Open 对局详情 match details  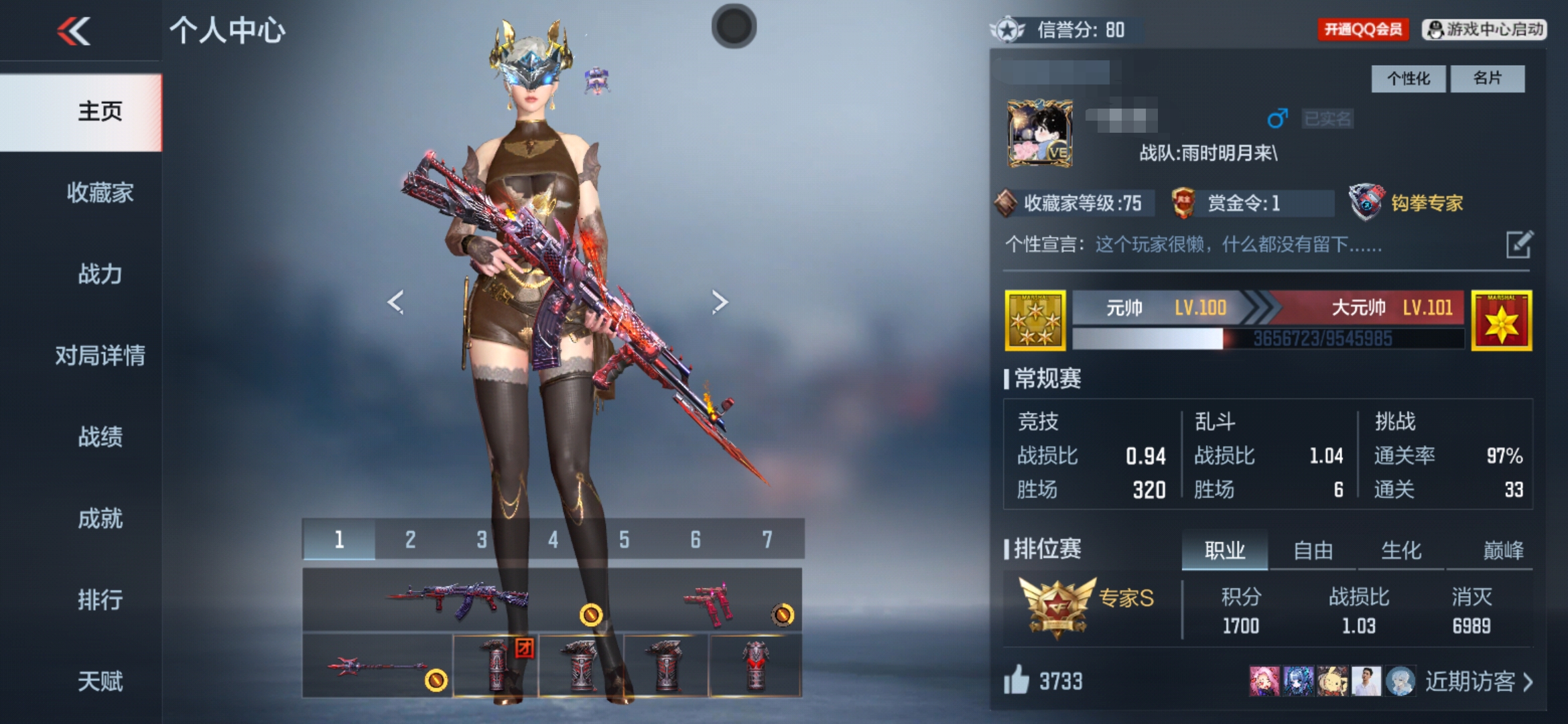[x=100, y=355]
